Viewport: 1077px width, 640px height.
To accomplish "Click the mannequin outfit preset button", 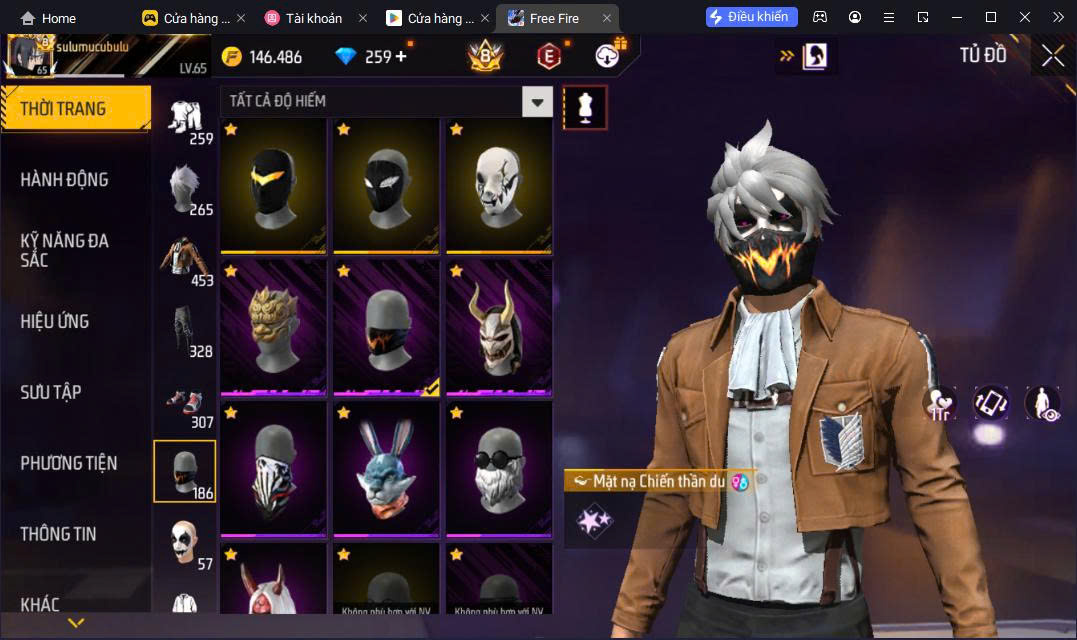I will [585, 107].
